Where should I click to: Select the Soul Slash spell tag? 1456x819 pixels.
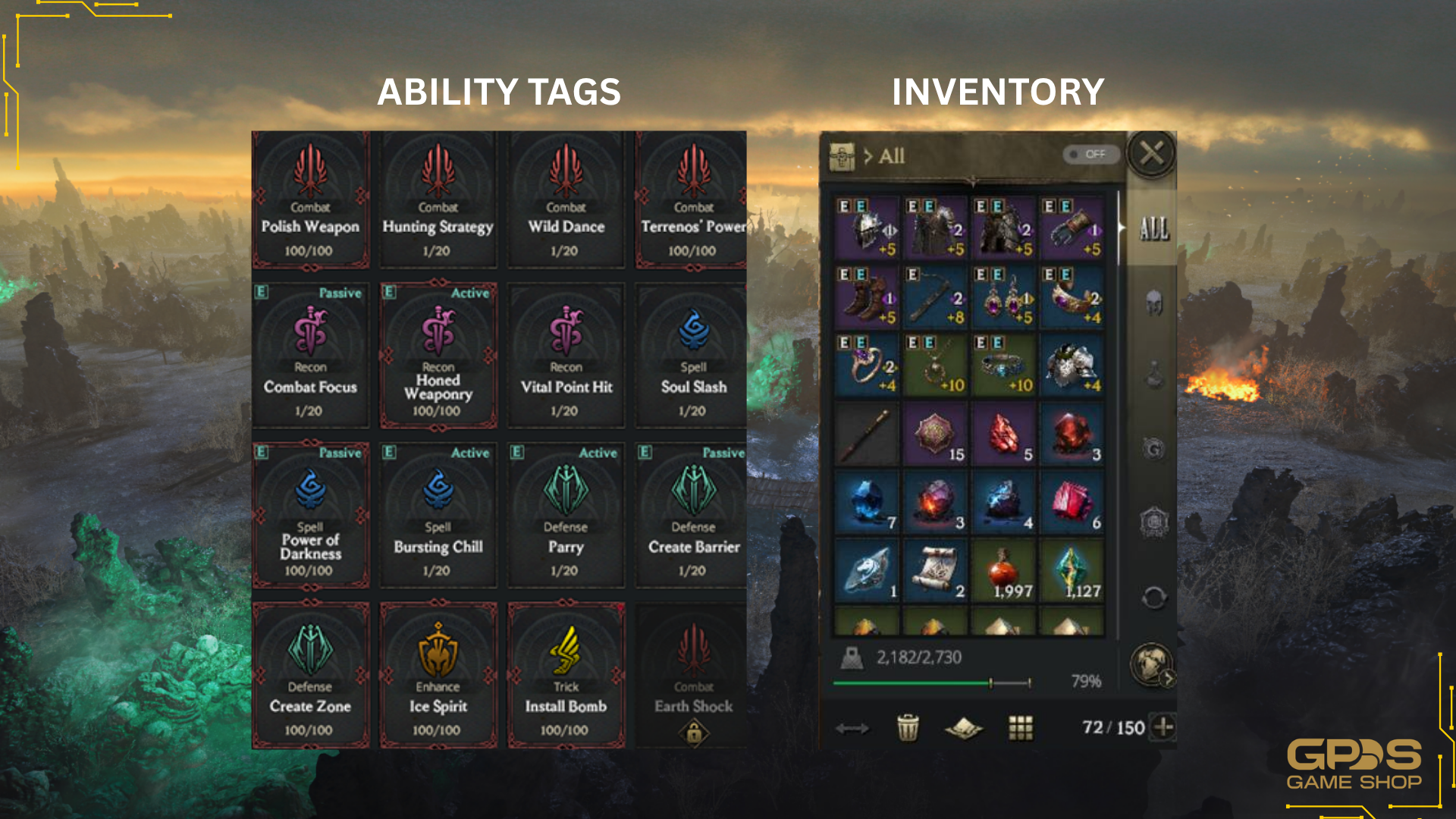[693, 356]
